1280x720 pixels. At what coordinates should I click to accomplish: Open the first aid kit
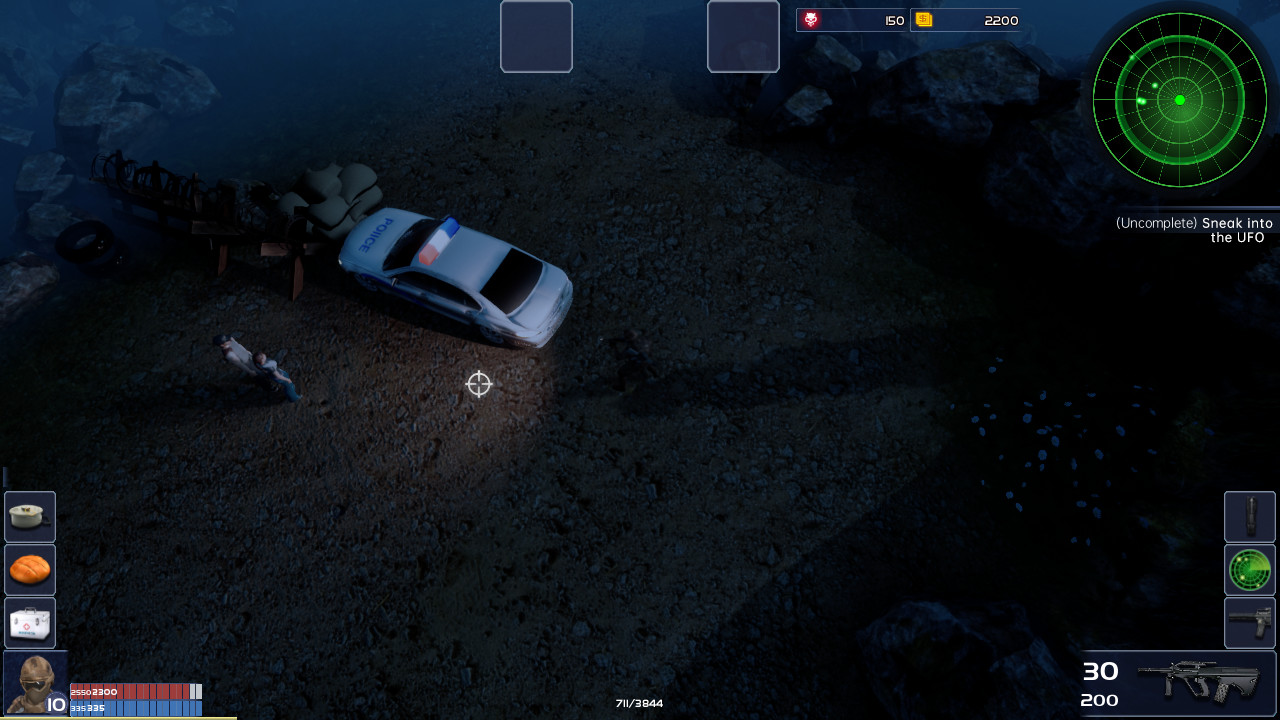29,623
